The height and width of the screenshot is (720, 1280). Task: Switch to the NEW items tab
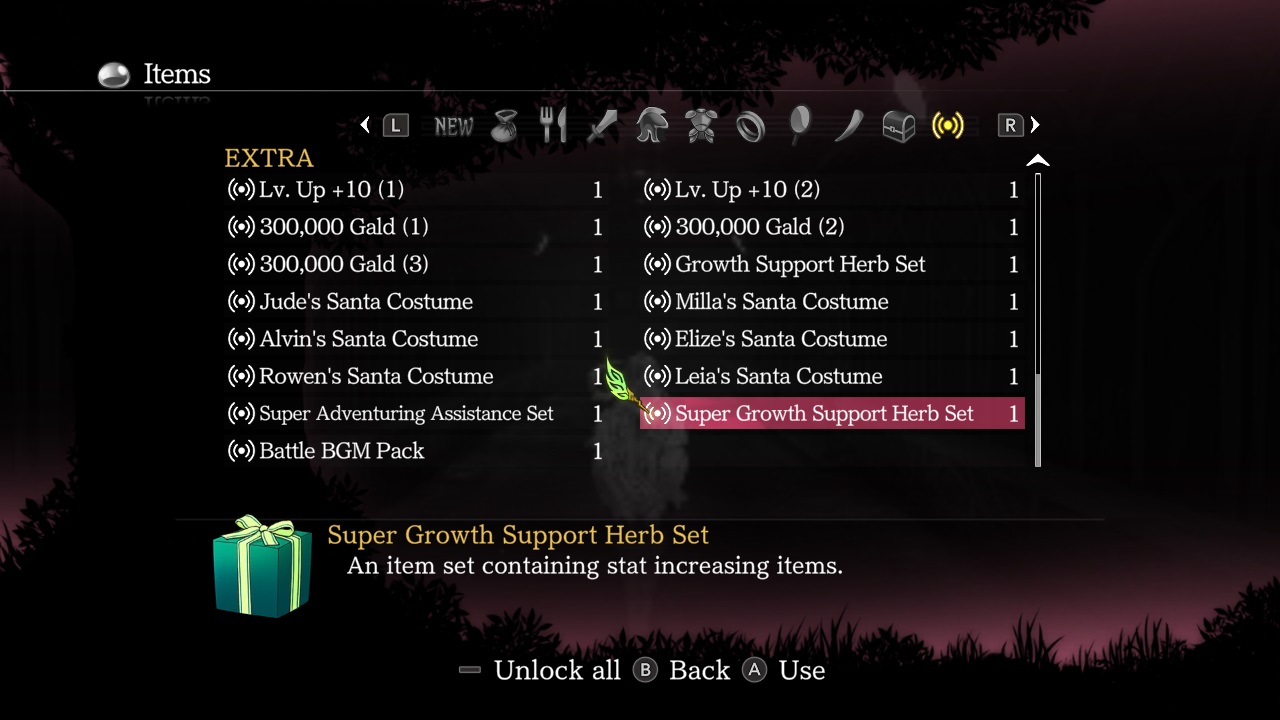point(454,125)
